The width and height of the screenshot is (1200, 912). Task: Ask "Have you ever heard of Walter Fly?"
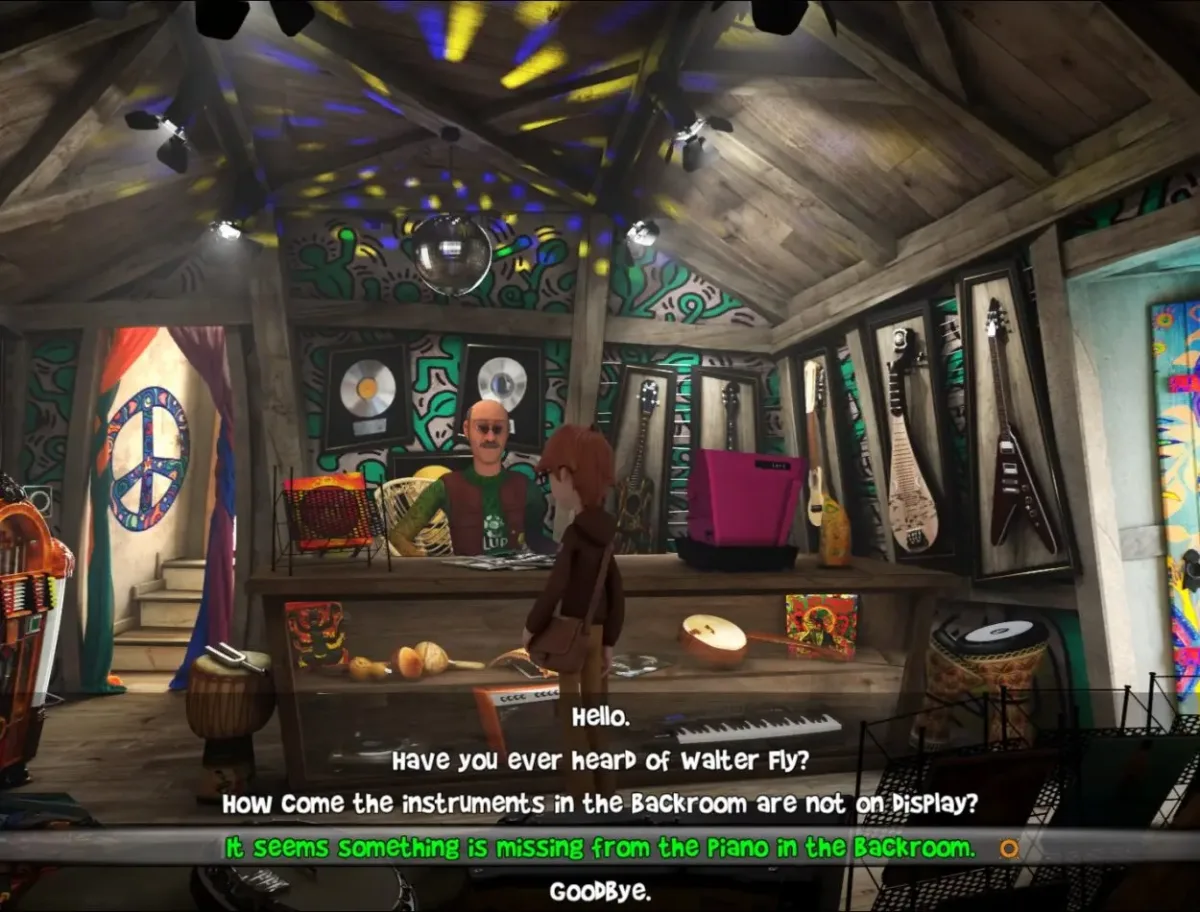(x=600, y=761)
